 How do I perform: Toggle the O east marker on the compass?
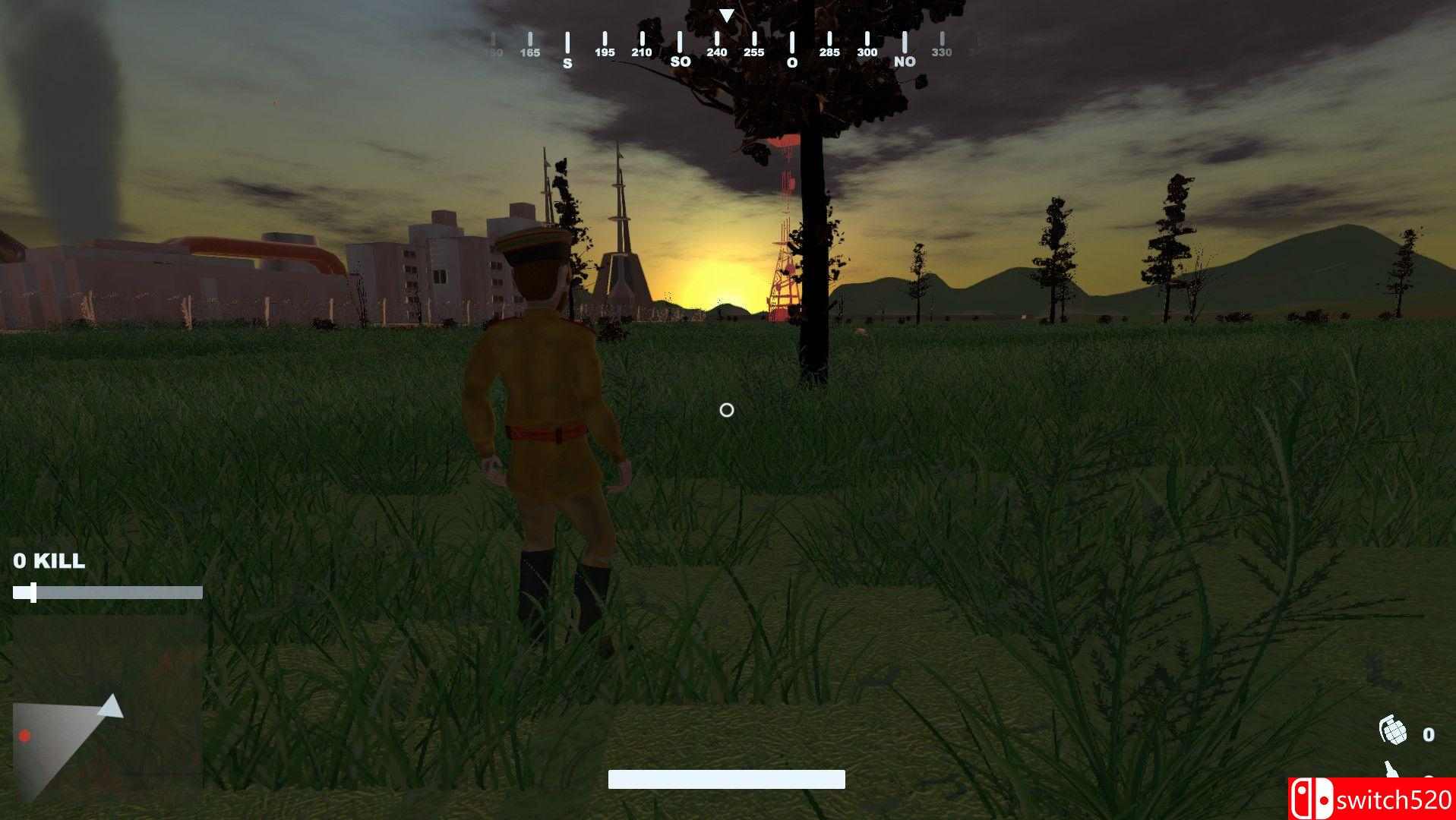pos(791,61)
